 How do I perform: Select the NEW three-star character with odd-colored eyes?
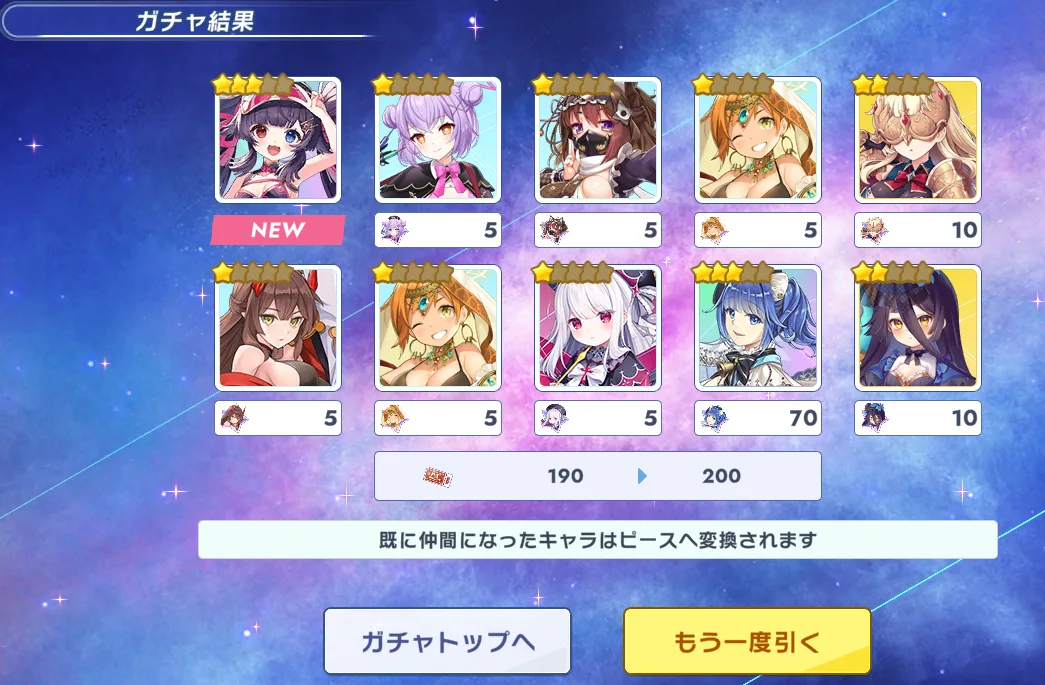click(x=278, y=140)
